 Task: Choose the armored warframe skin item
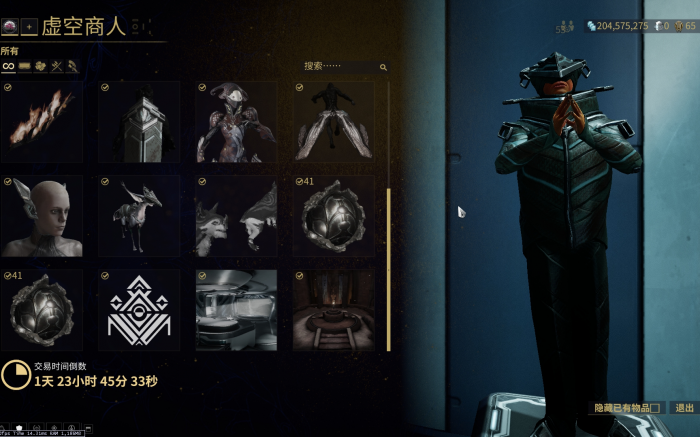pyautogui.click(x=237, y=122)
